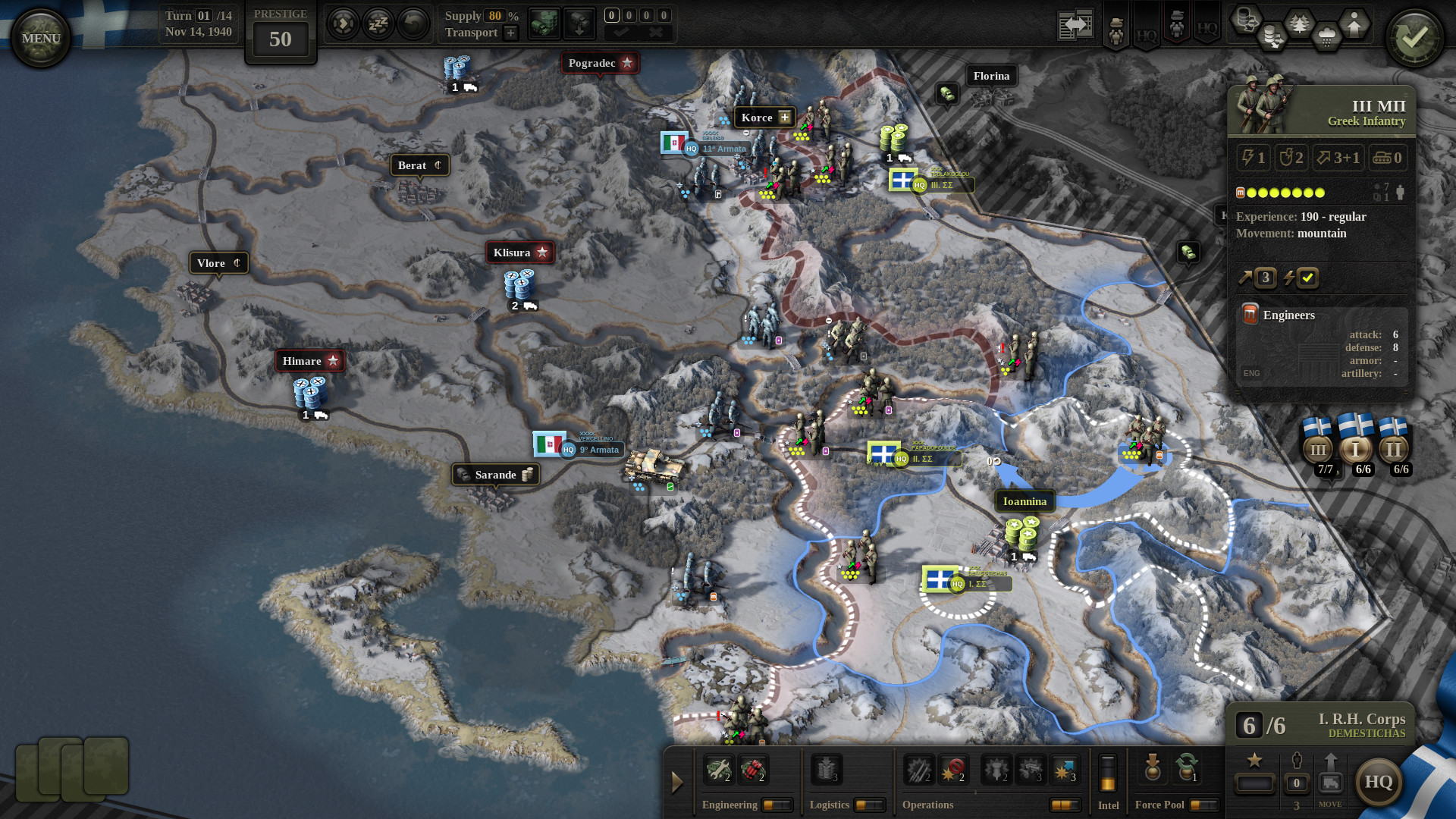Click the sleep (zzz) unit icon
The image size is (1456, 819).
coord(377,24)
